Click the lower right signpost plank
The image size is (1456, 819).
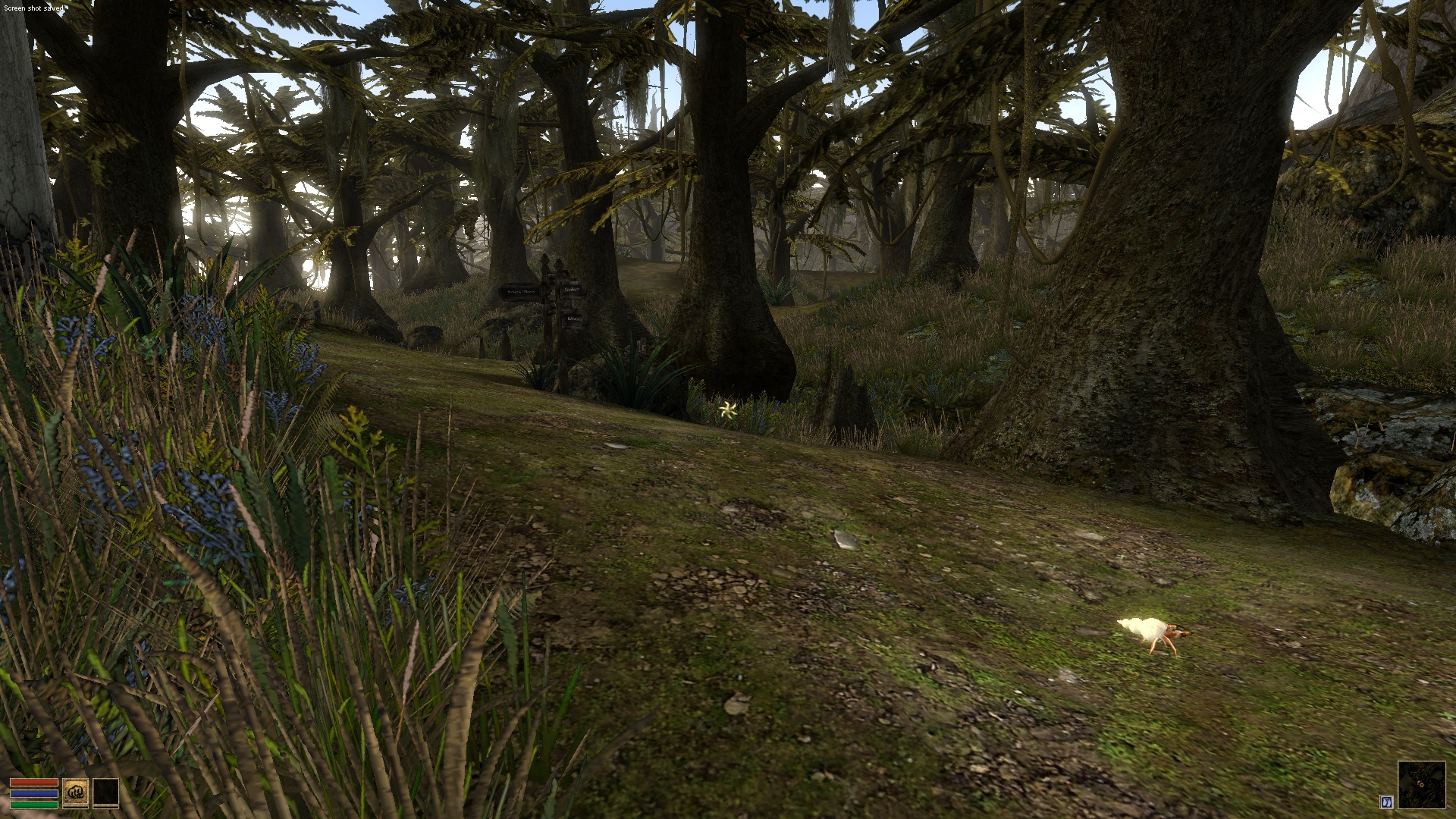pos(573,318)
